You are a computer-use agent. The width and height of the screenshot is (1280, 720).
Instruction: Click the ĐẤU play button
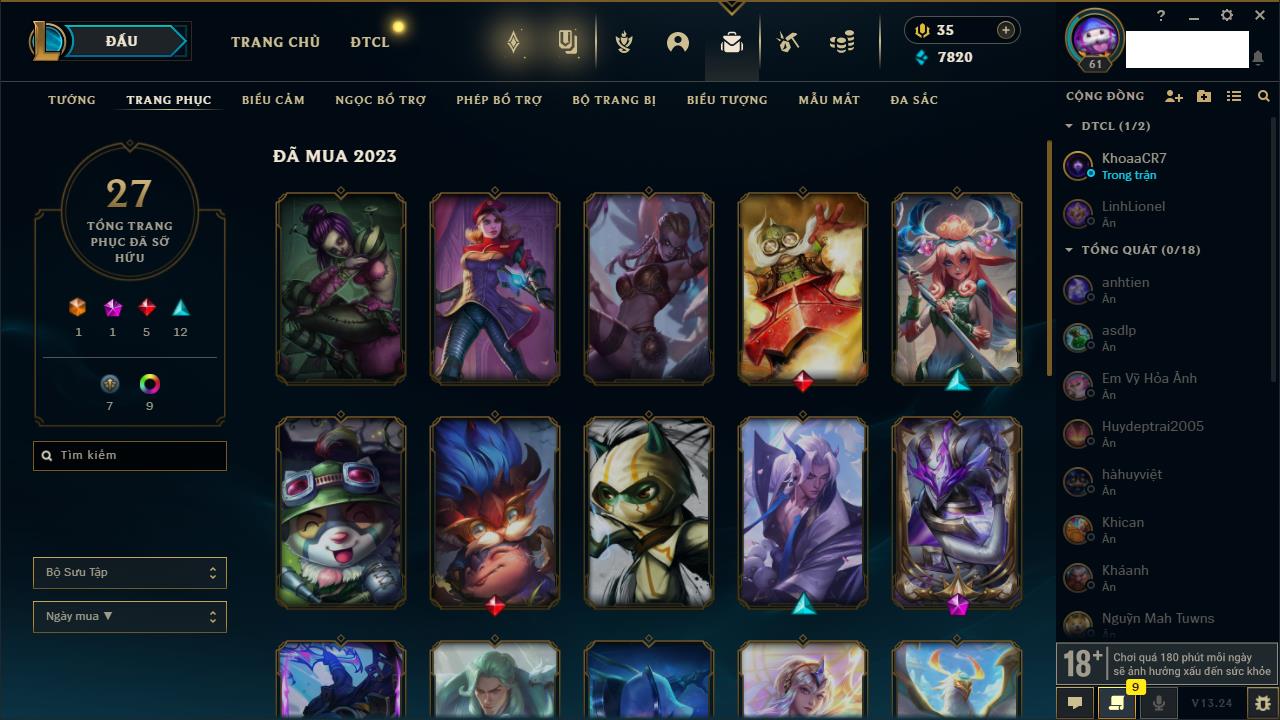(x=122, y=41)
